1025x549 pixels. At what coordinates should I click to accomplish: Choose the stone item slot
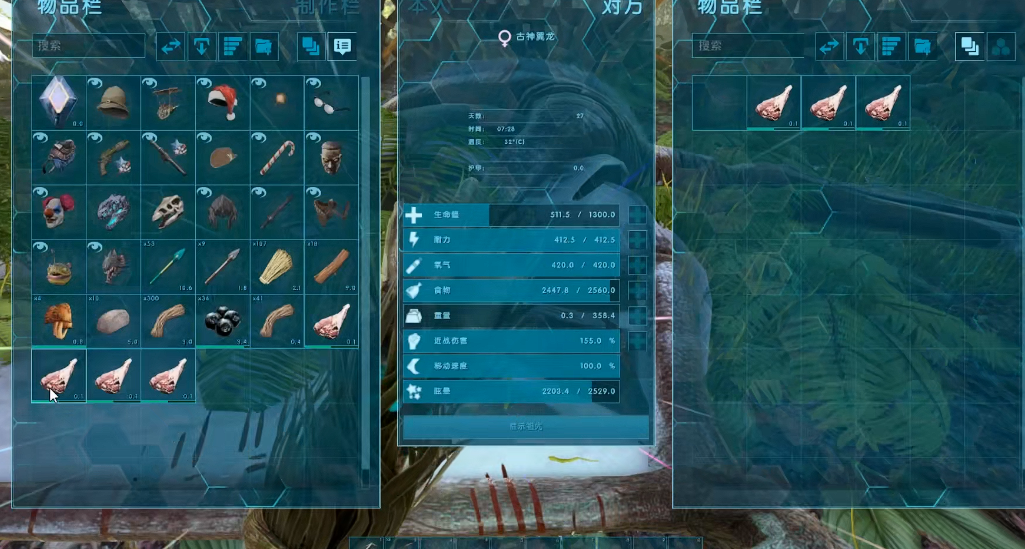(x=113, y=321)
